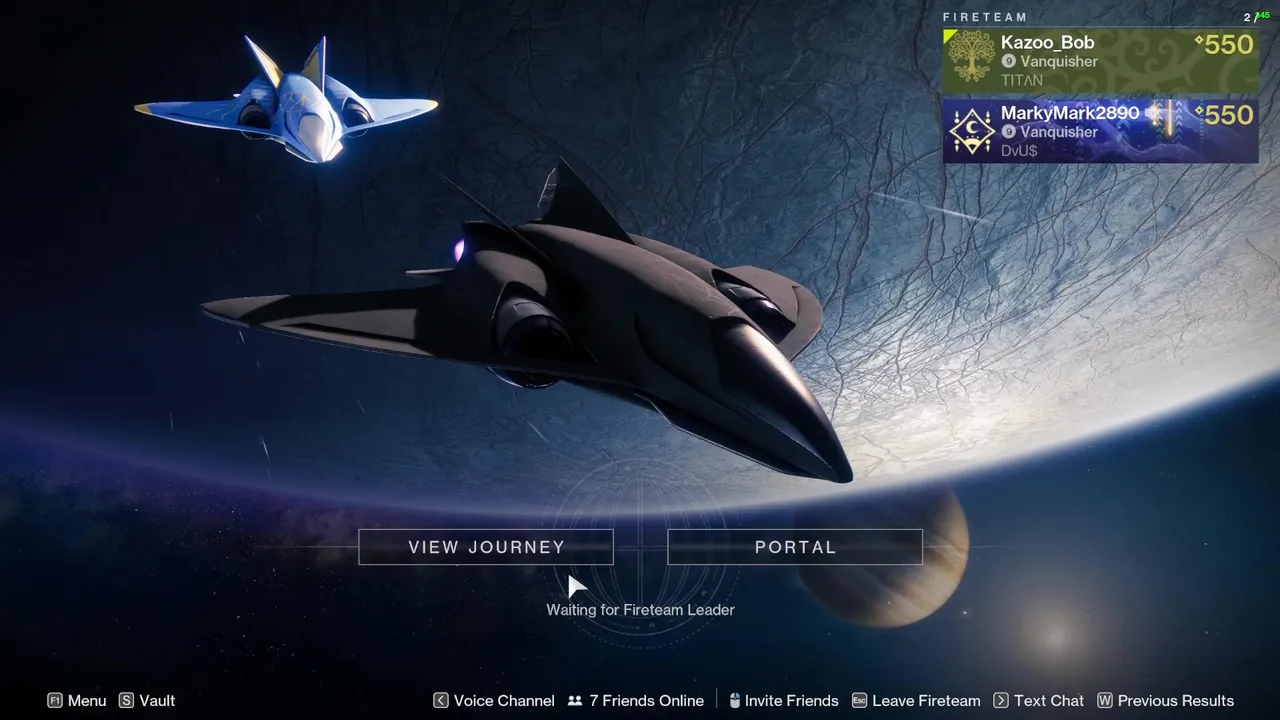Viewport: 1280px width, 720px height.
Task: Open the Menu option
Action: (77, 701)
